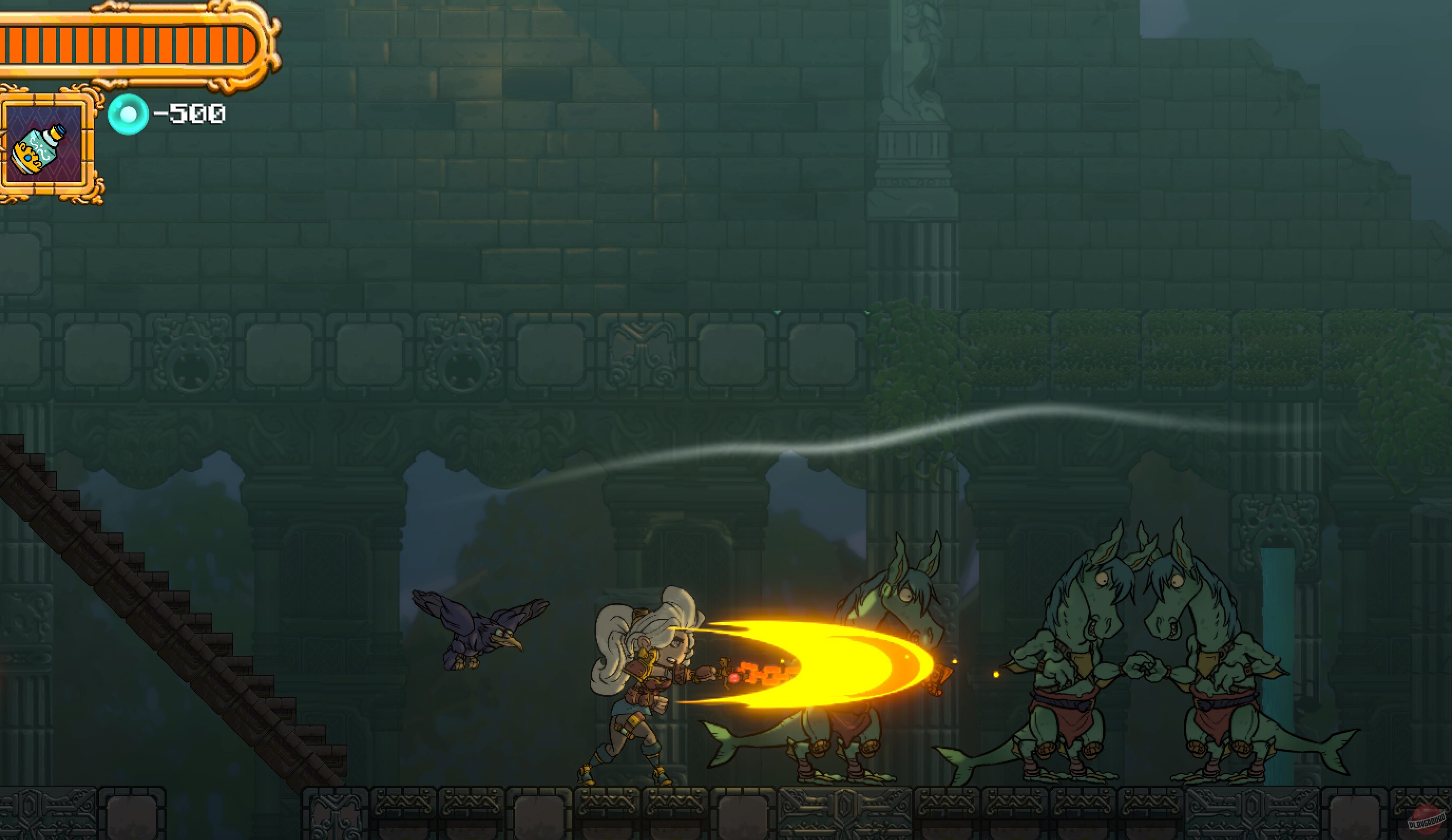Image resolution: width=1452 pixels, height=840 pixels.
Task: Click the teal currency orb icon
Action: (x=130, y=115)
